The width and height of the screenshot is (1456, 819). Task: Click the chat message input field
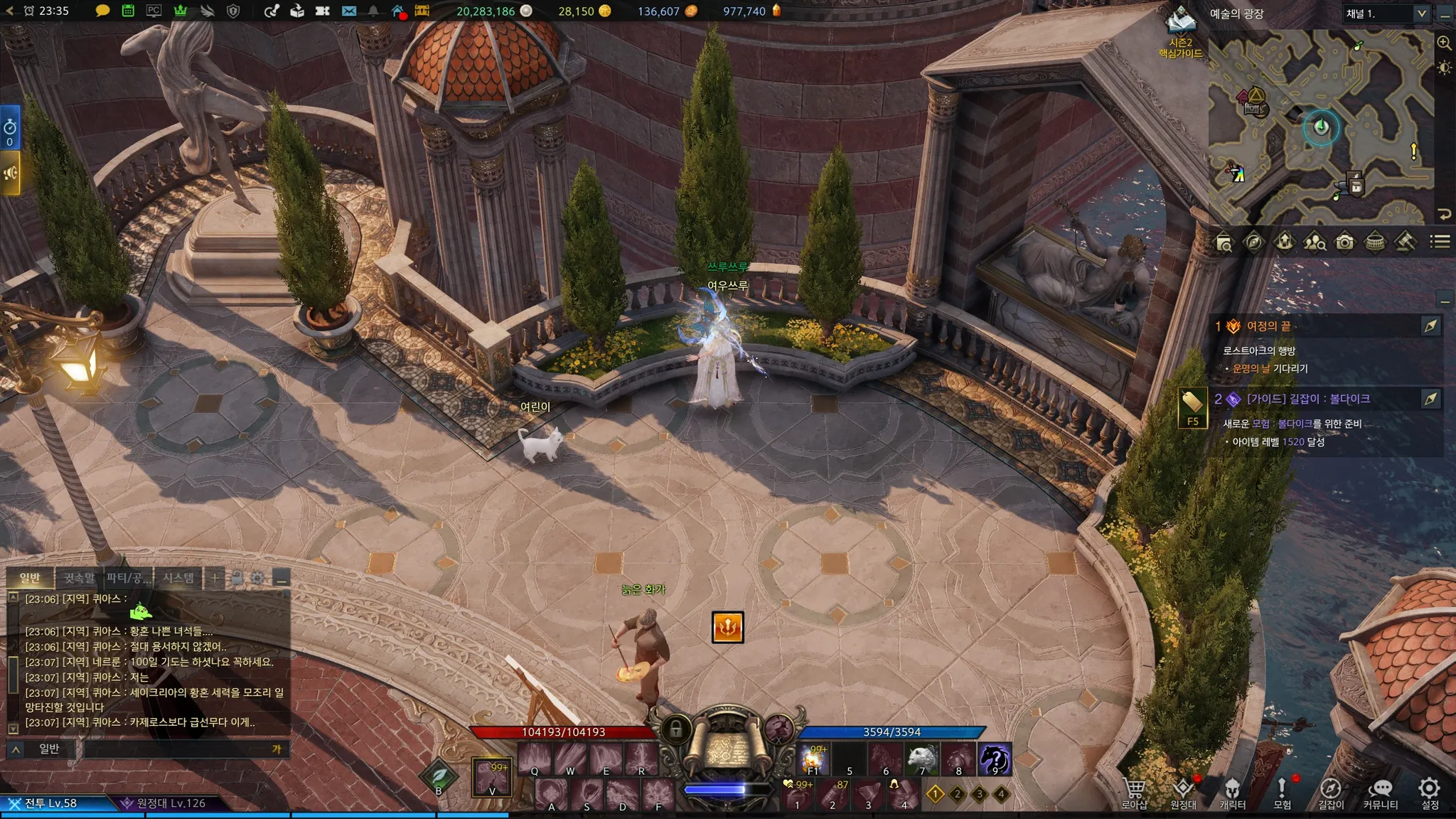(178, 749)
